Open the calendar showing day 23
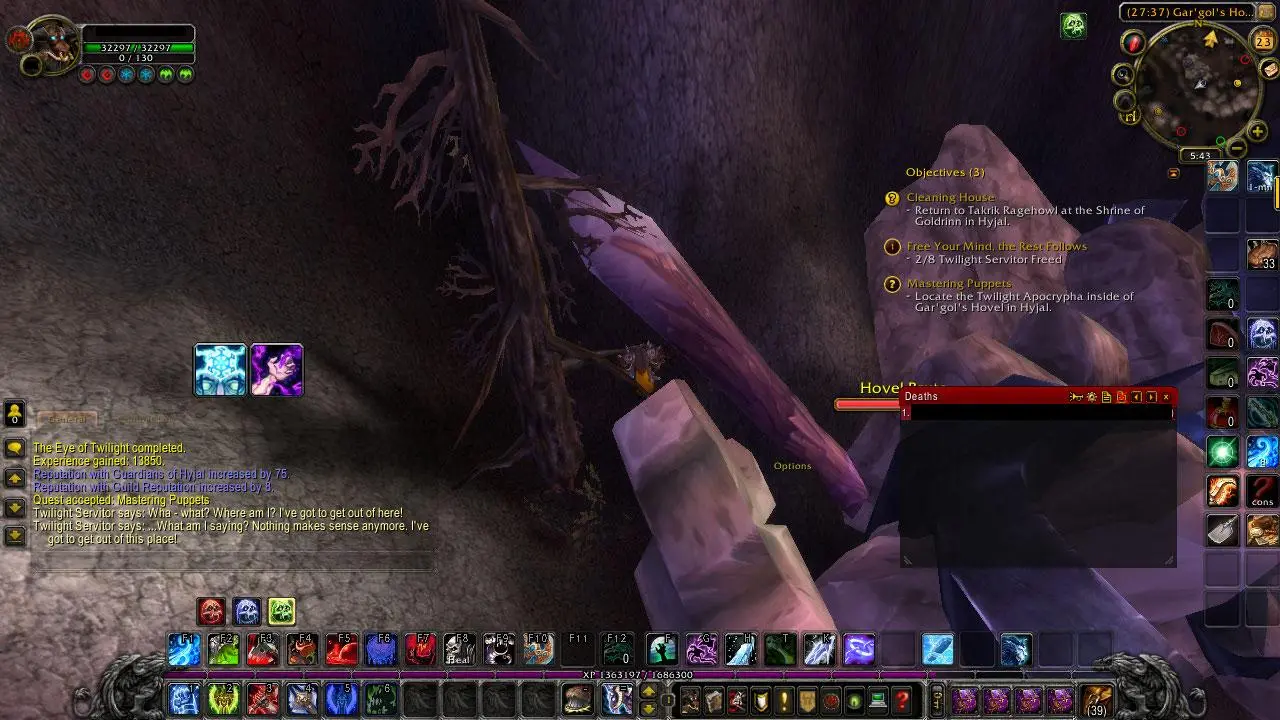 point(1263,41)
